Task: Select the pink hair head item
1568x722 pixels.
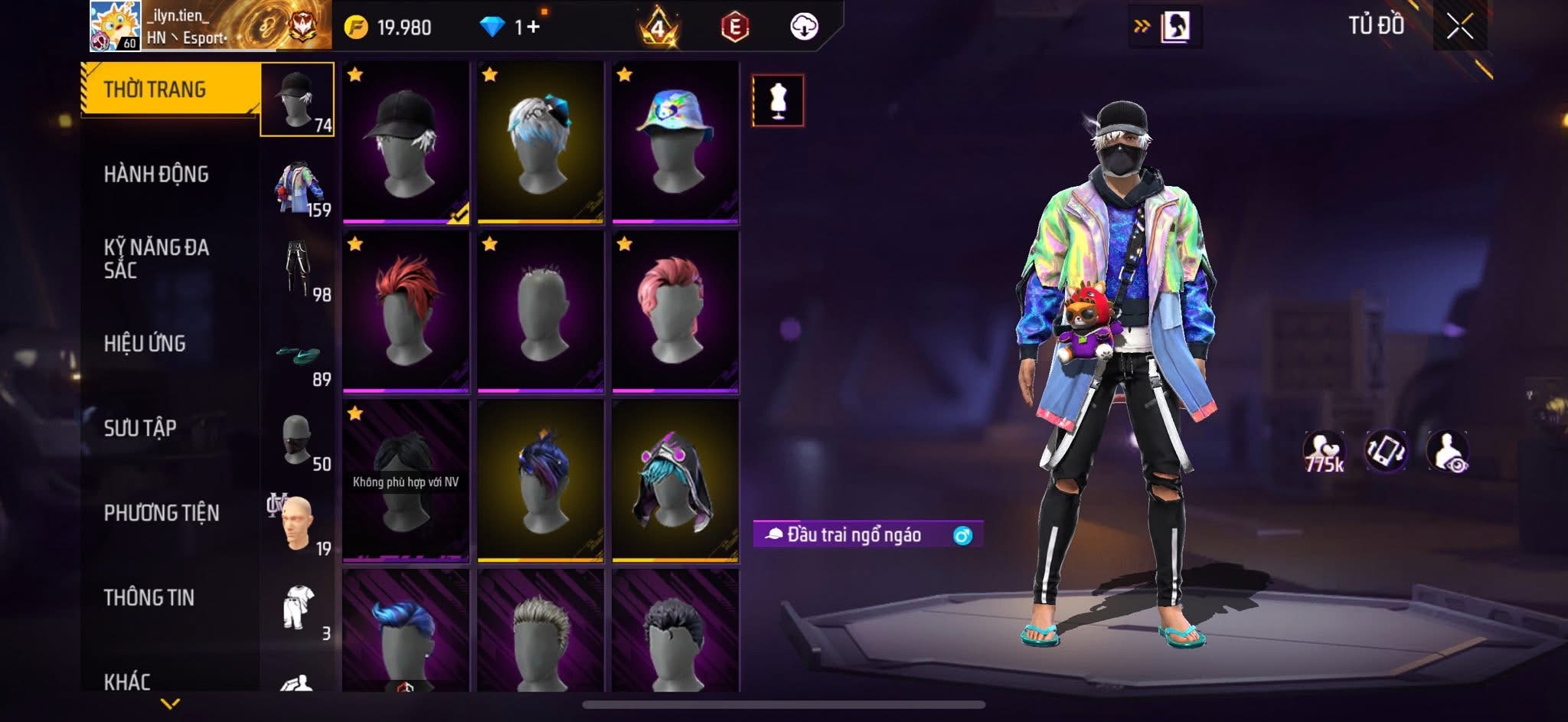Action: [x=675, y=312]
